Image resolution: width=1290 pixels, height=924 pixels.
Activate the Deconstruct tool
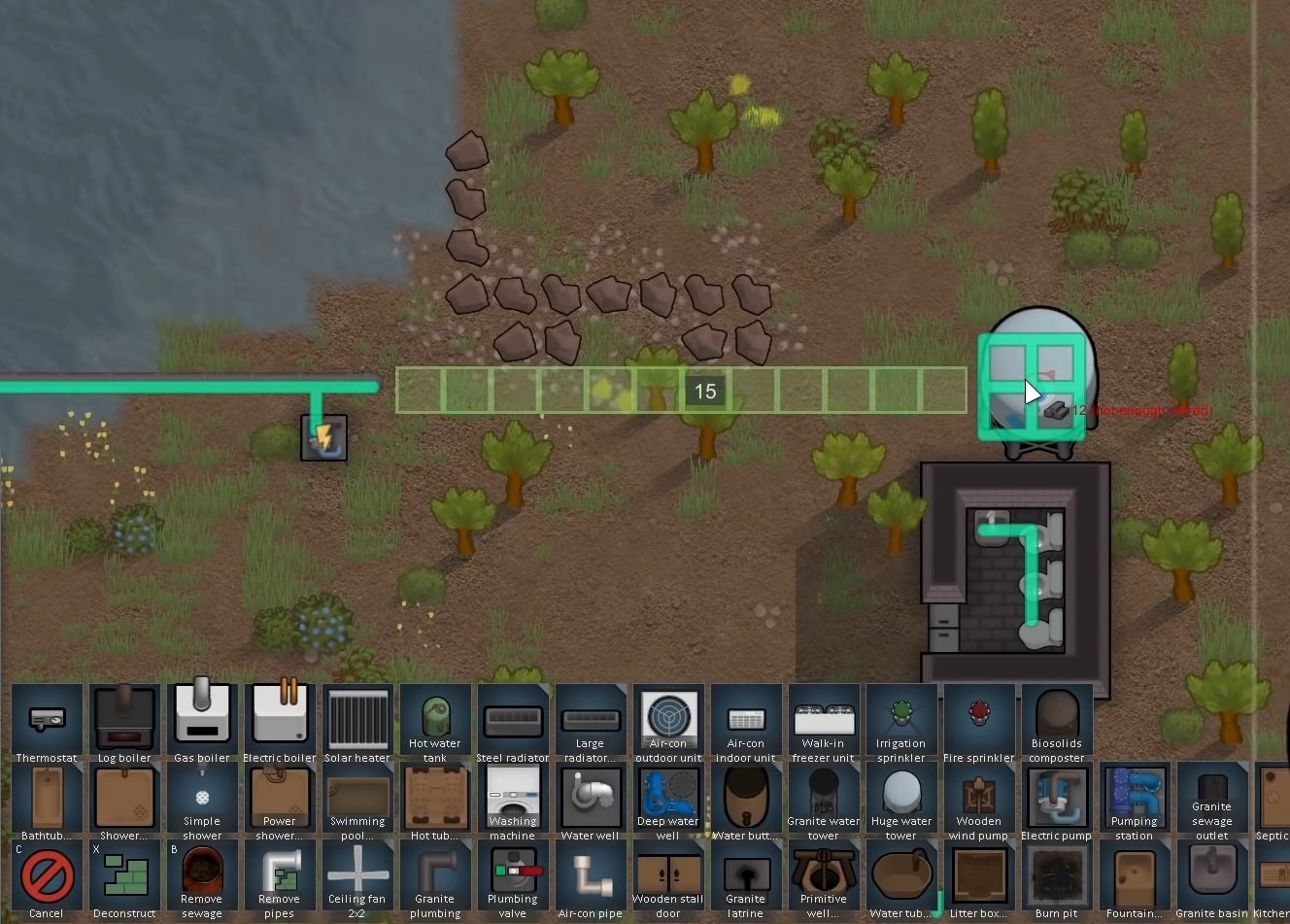[124, 874]
